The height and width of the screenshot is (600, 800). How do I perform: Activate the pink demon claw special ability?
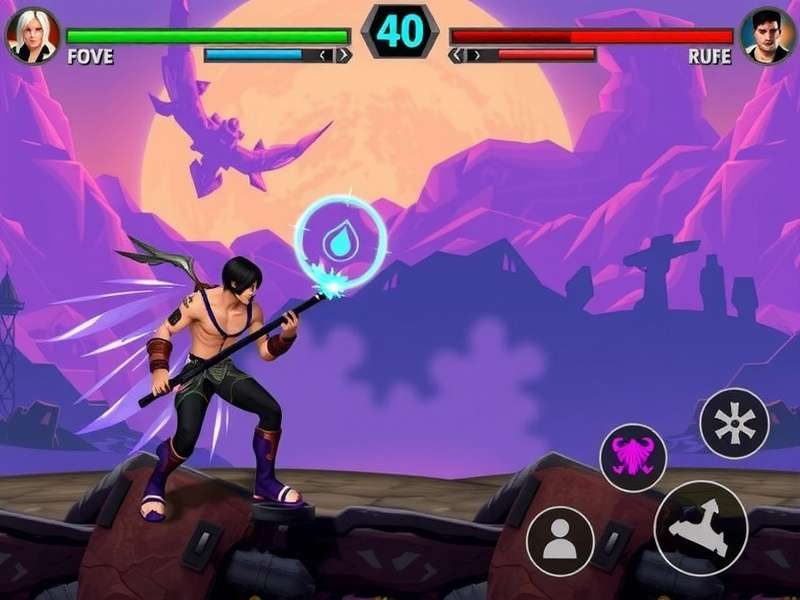coord(633,457)
